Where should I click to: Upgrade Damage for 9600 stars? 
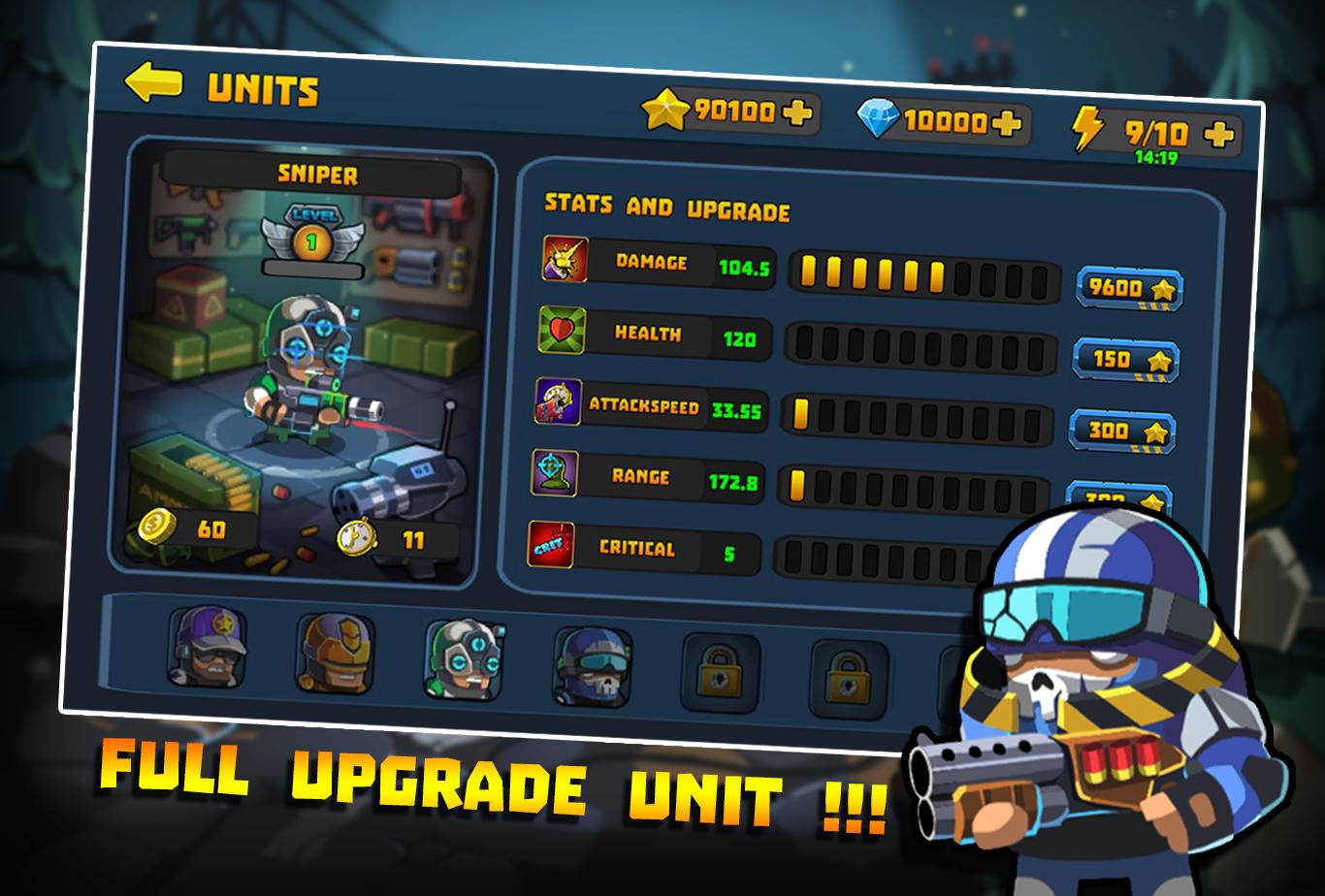pos(1129,288)
